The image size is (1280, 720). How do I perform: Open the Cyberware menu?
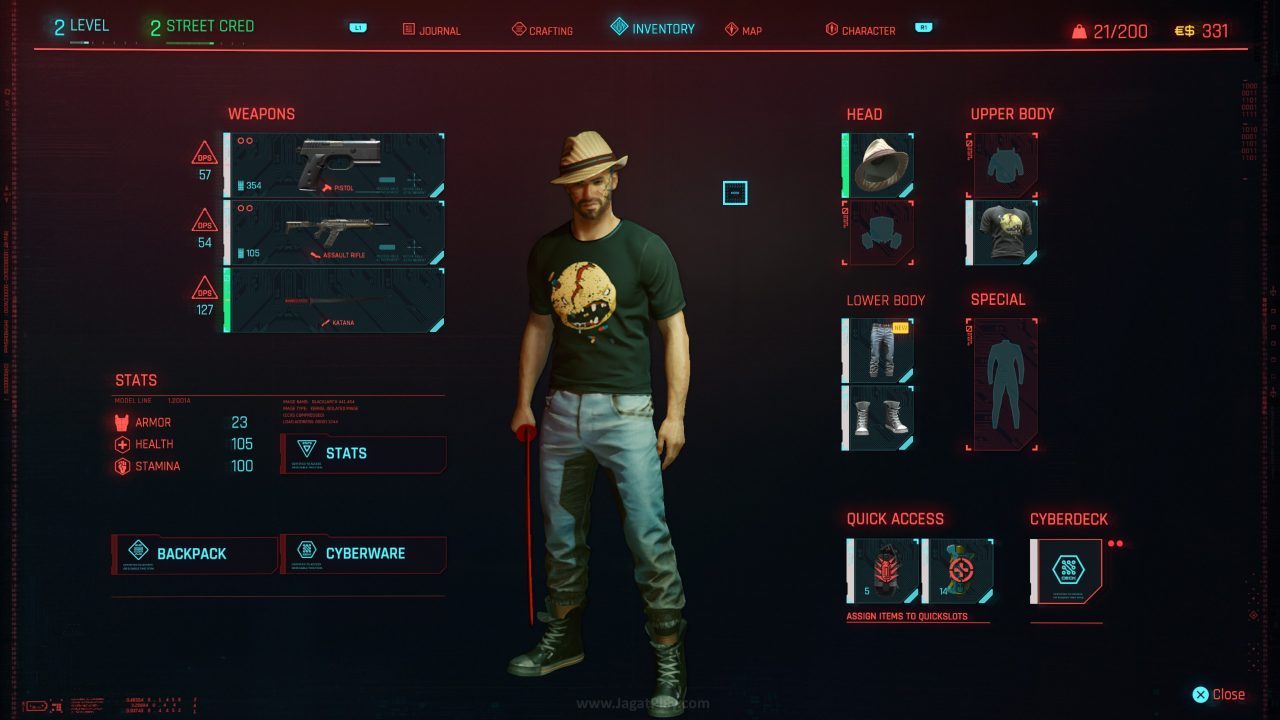click(363, 554)
